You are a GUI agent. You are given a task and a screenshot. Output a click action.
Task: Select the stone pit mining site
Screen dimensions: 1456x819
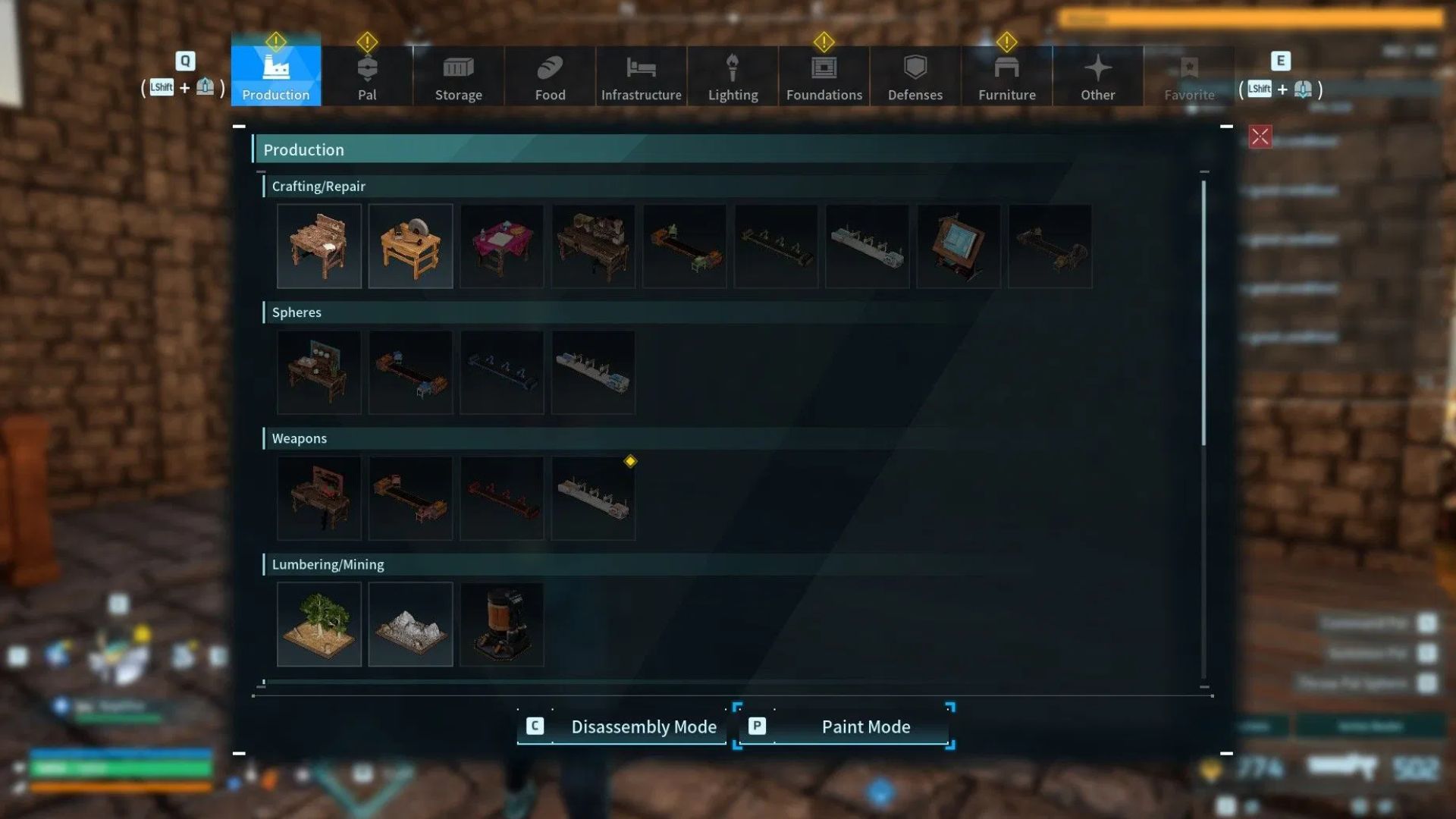tap(410, 624)
